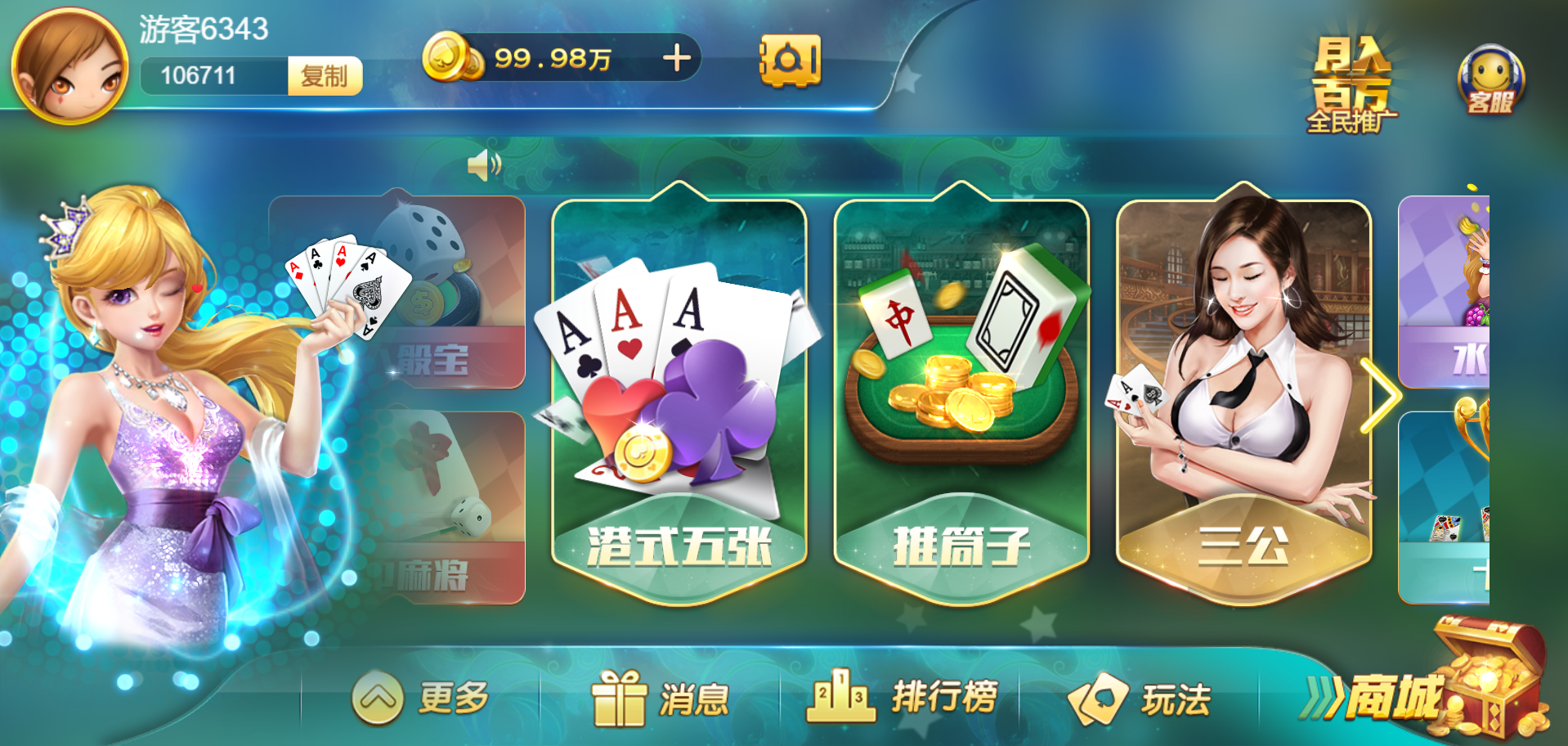Screen dimensions: 1568x746
Task: Mute the game sound speaker toggle
Action: [482, 164]
